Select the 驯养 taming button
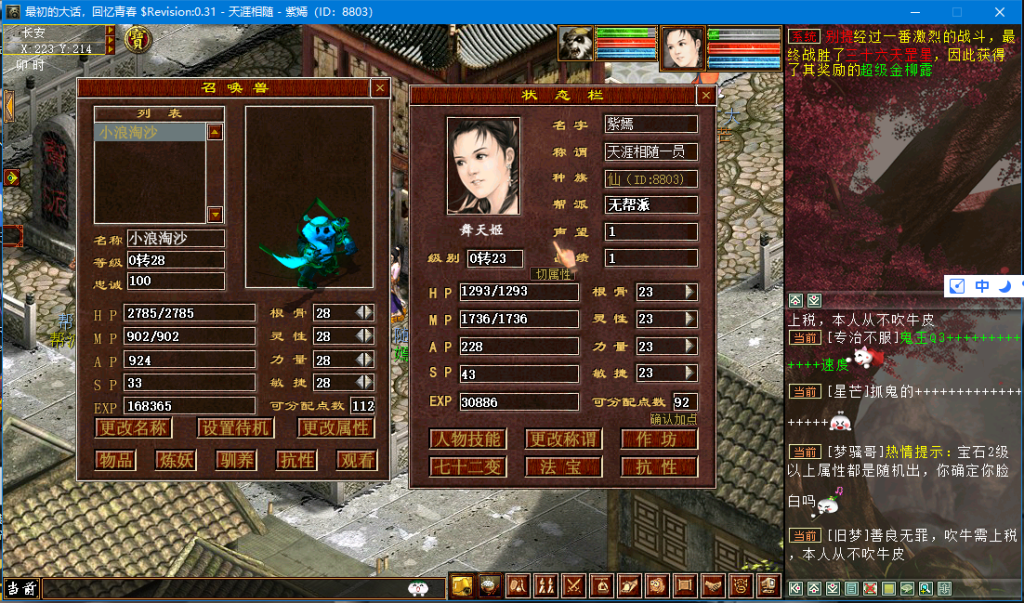 click(x=236, y=460)
